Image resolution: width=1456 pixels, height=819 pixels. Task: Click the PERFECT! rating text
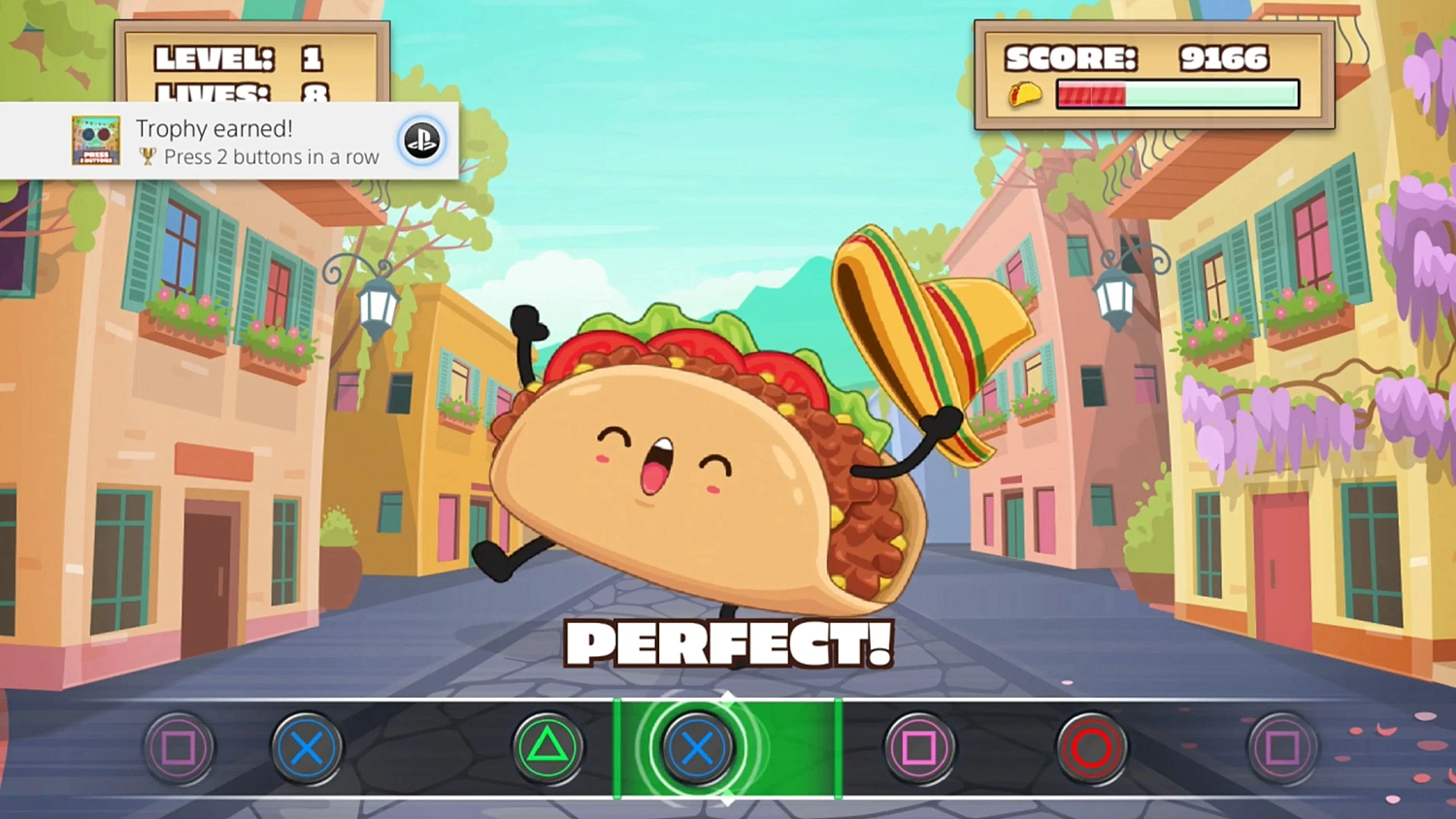[728, 641]
